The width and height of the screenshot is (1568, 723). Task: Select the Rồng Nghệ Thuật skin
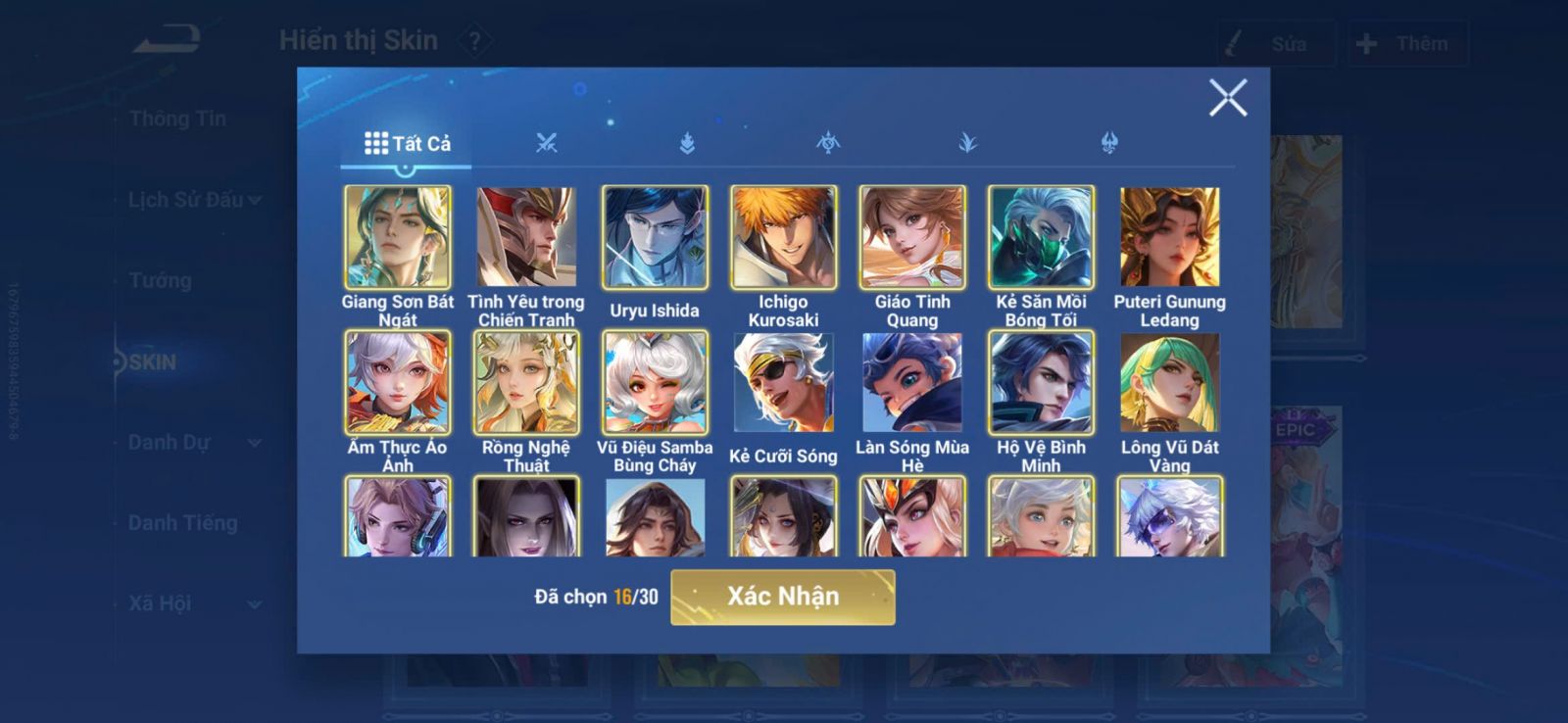[x=526, y=382]
